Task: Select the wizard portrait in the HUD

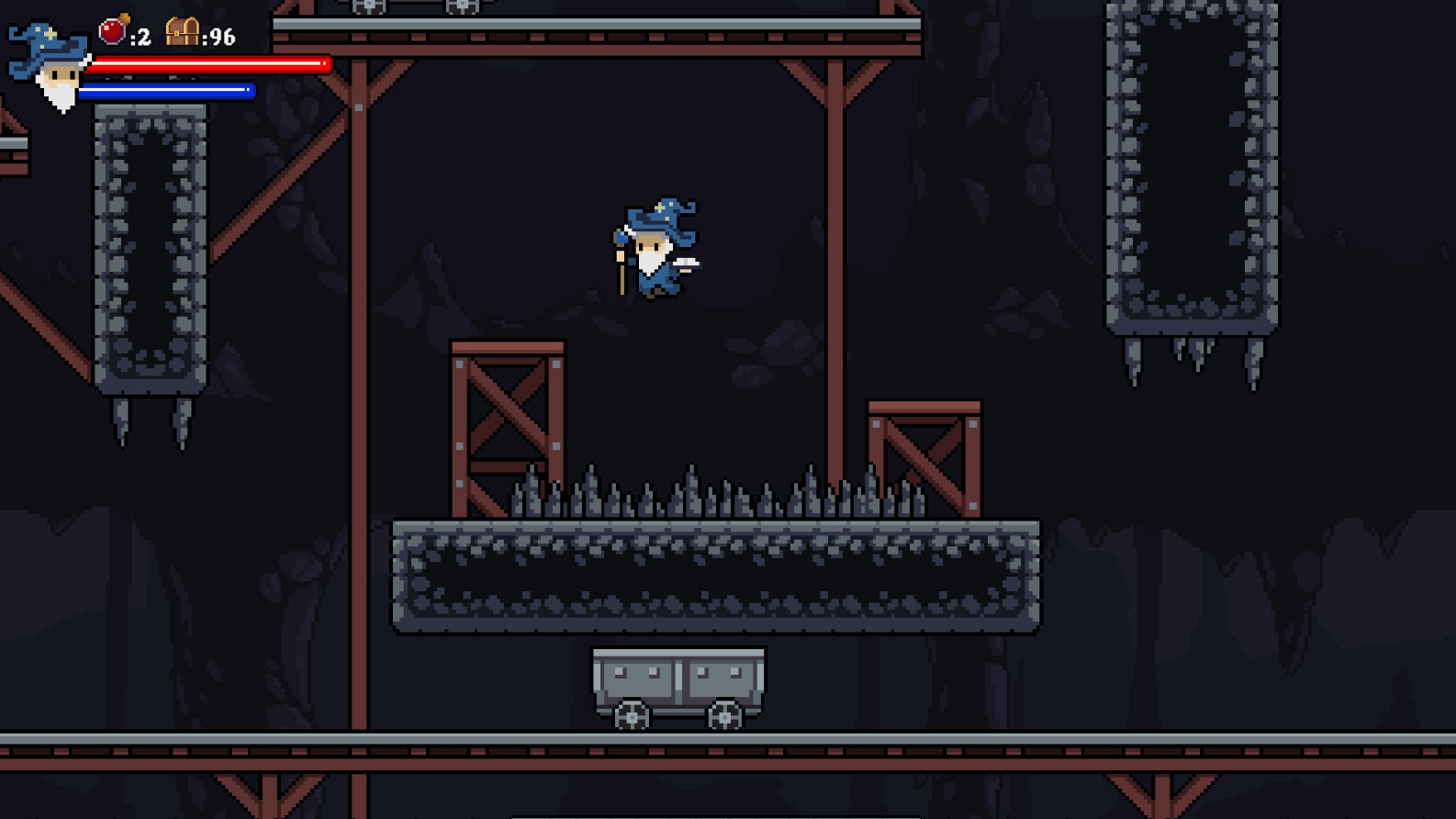Action: pyautogui.click(x=48, y=66)
